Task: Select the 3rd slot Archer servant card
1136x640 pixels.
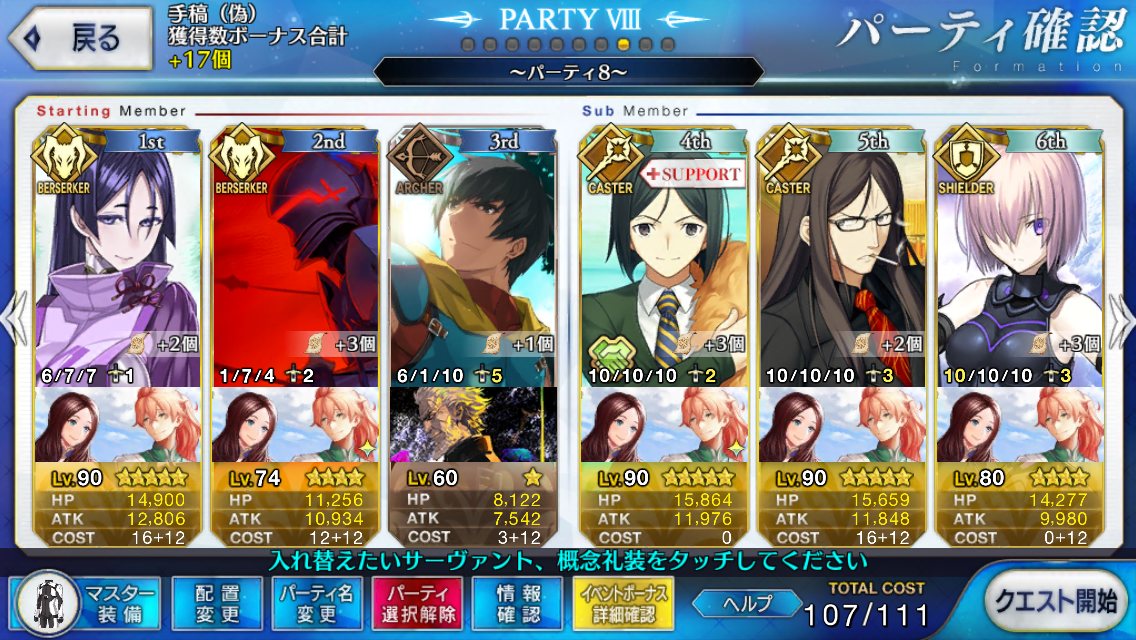Action: 472,260
